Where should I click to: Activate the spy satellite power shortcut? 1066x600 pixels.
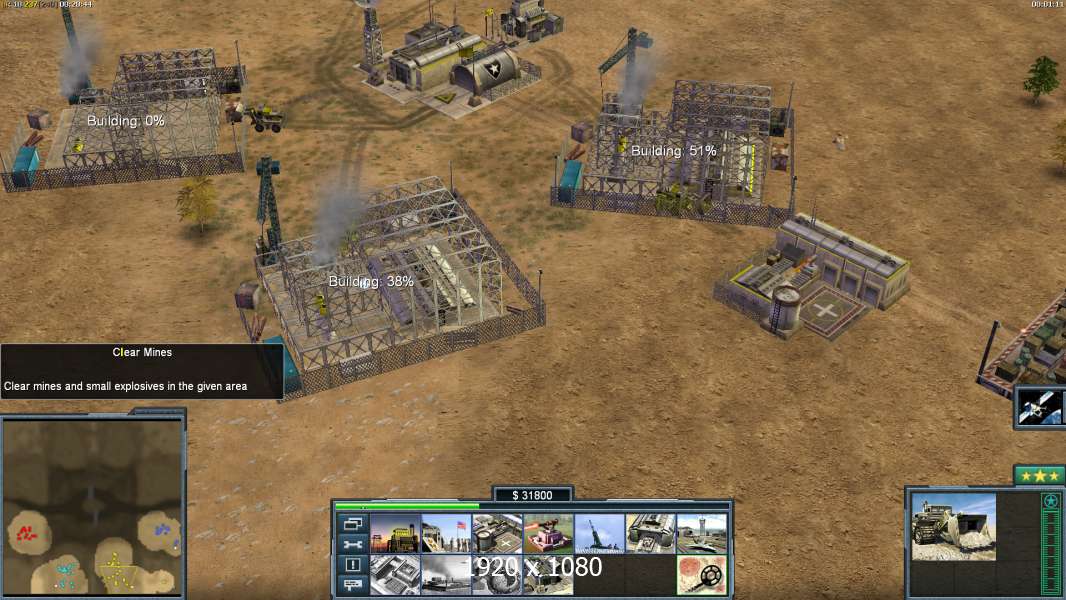pos(1039,406)
